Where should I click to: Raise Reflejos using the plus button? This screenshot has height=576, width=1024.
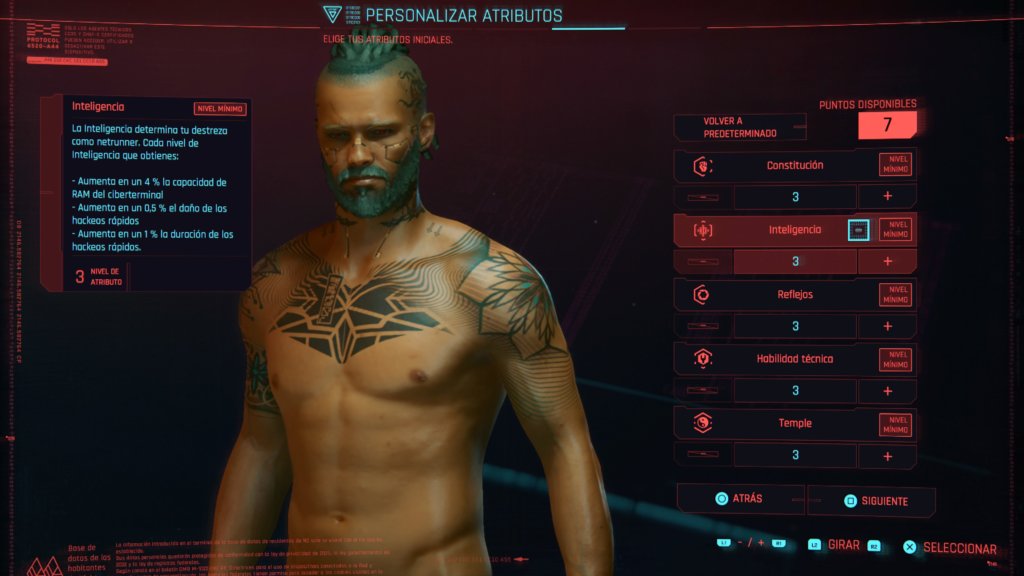point(887,326)
